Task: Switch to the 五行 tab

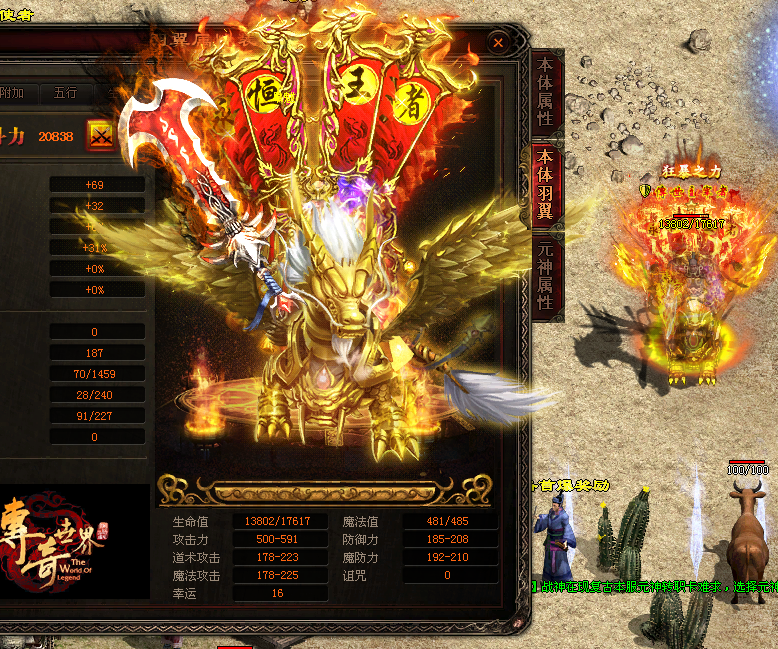Action: tap(66, 93)
